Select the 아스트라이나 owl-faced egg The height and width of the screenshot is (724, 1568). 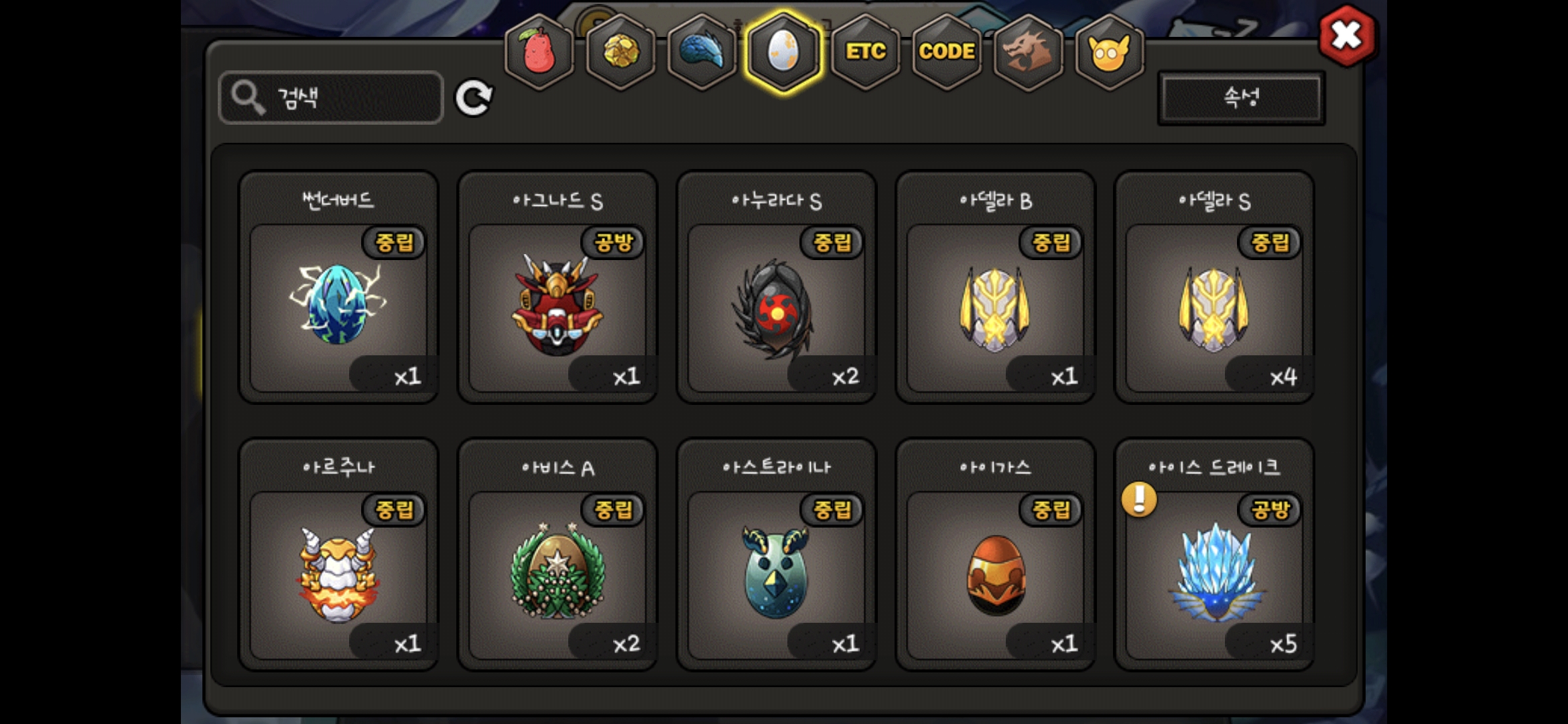tap(776, 573)
